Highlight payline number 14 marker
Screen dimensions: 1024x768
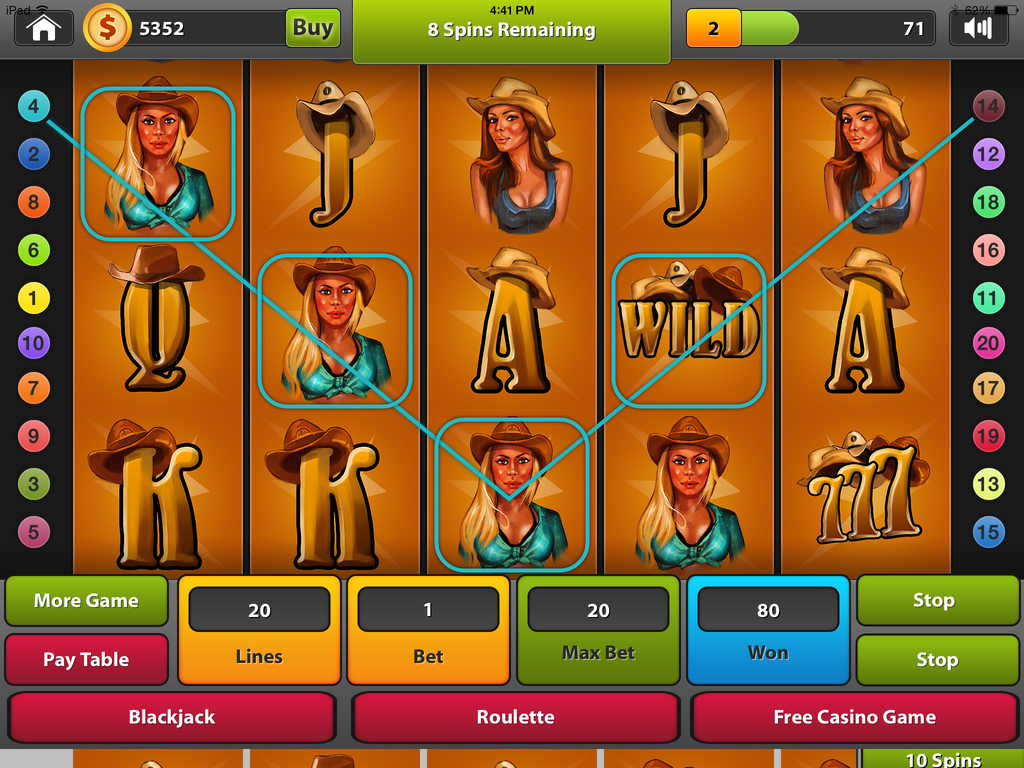(x=988, y=106)
